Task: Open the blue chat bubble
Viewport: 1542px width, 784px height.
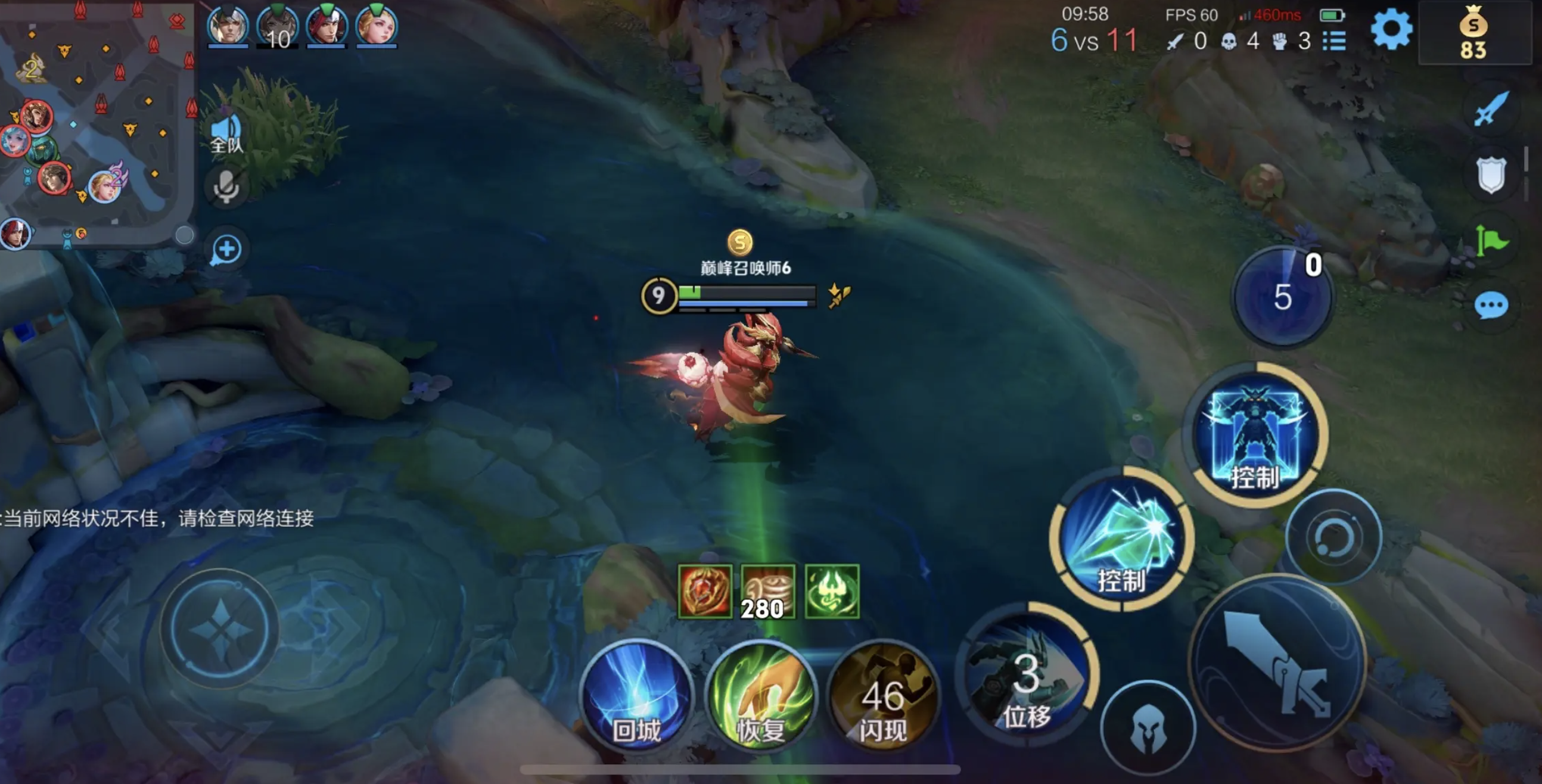Action: click(x=1491, y=306)
